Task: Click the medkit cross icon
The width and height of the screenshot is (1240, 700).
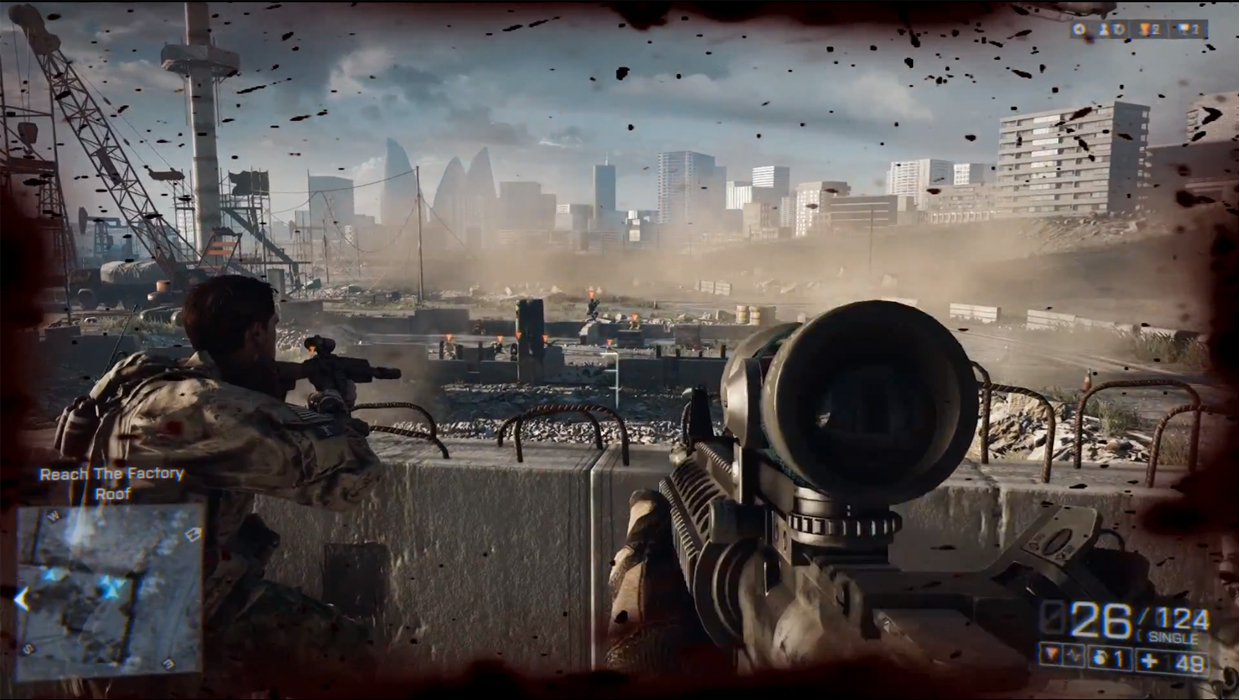Action: coord(1151,658)
